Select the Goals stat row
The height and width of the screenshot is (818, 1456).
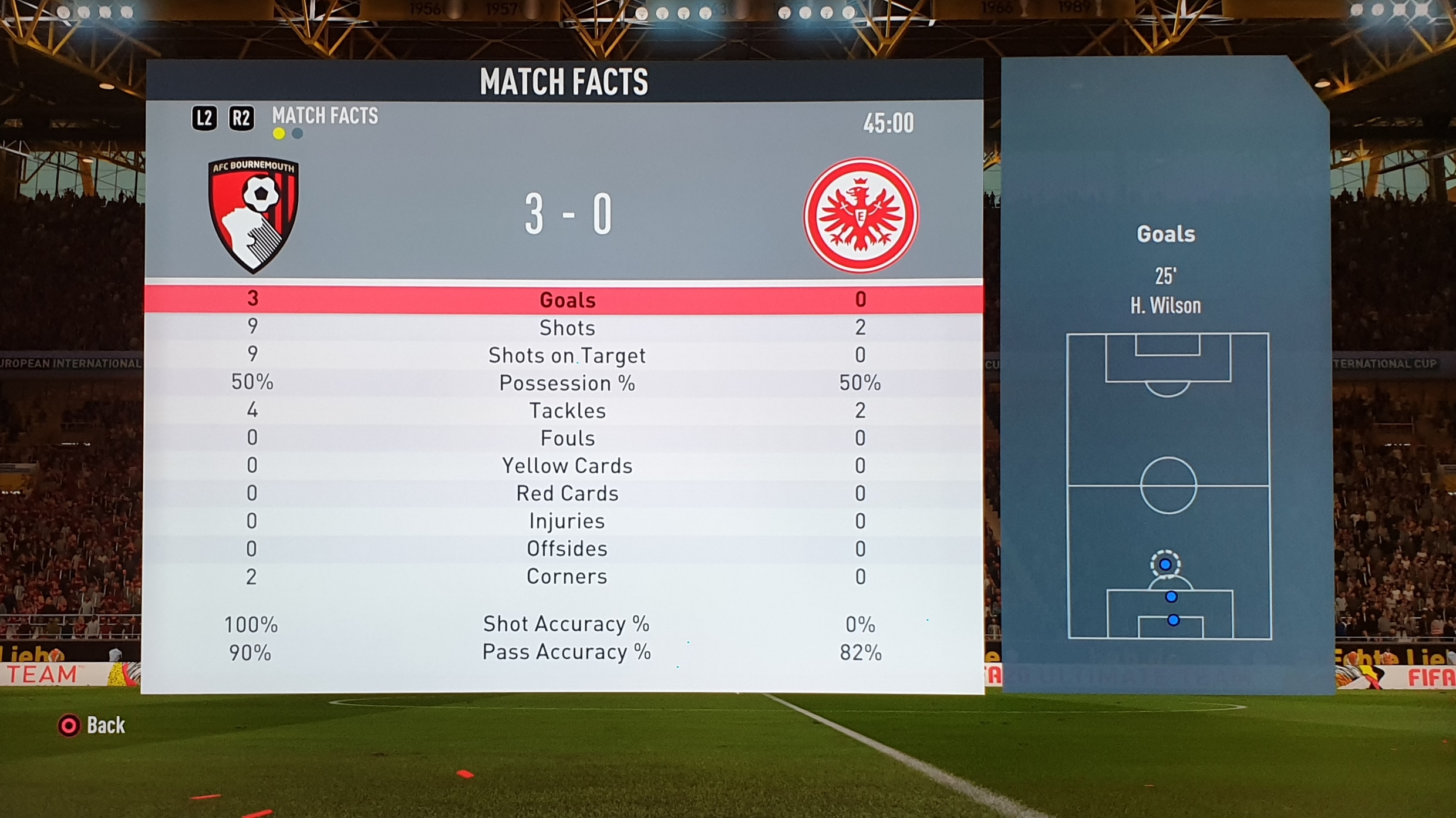point(567,300)
